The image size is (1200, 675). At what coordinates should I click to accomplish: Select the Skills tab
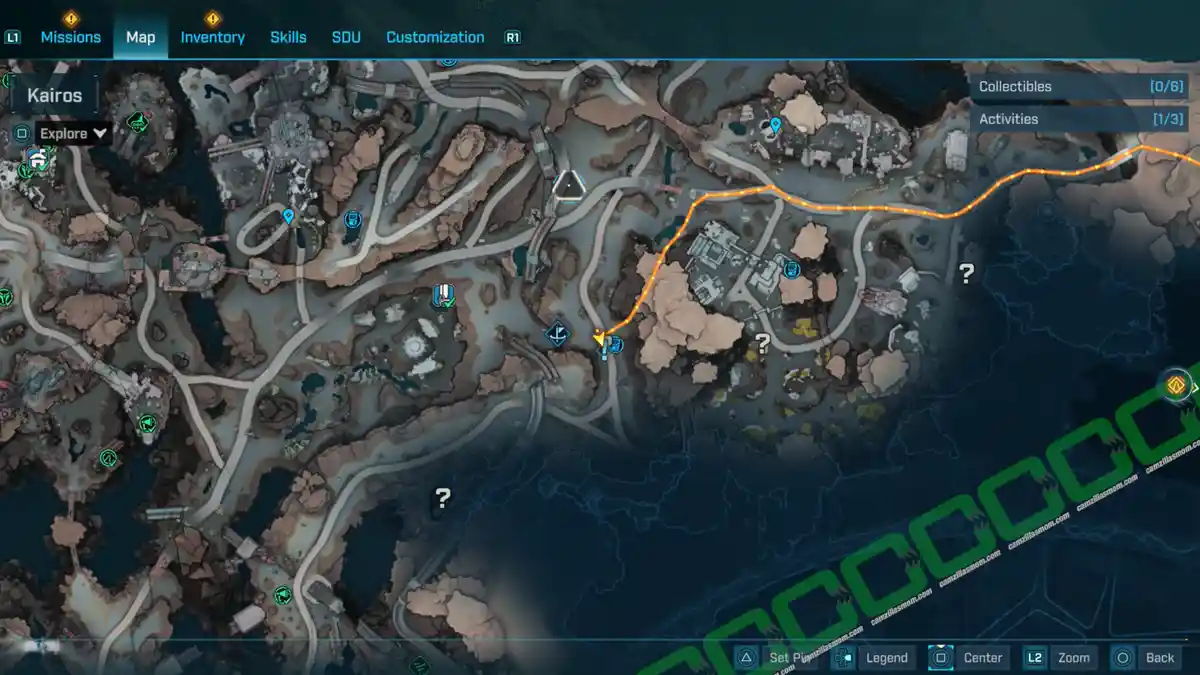click(288, 37)
